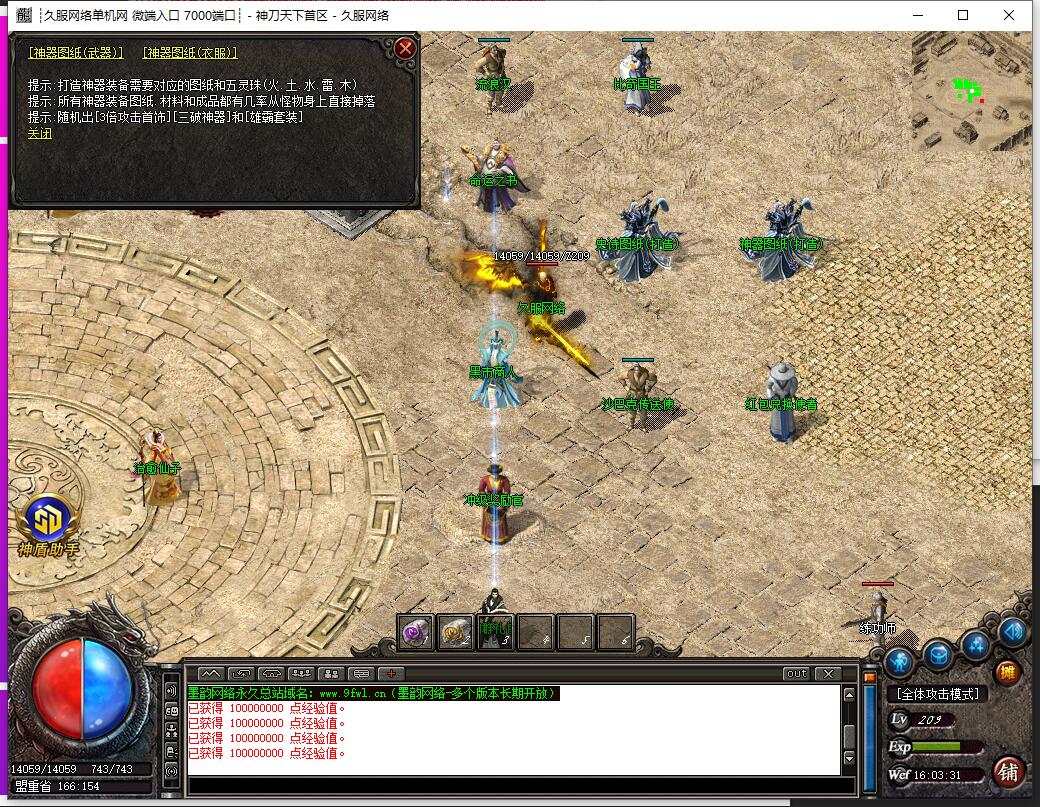Open the blue character figure icon
Viewport: 1040px width, 807px height.
[899, 661]
